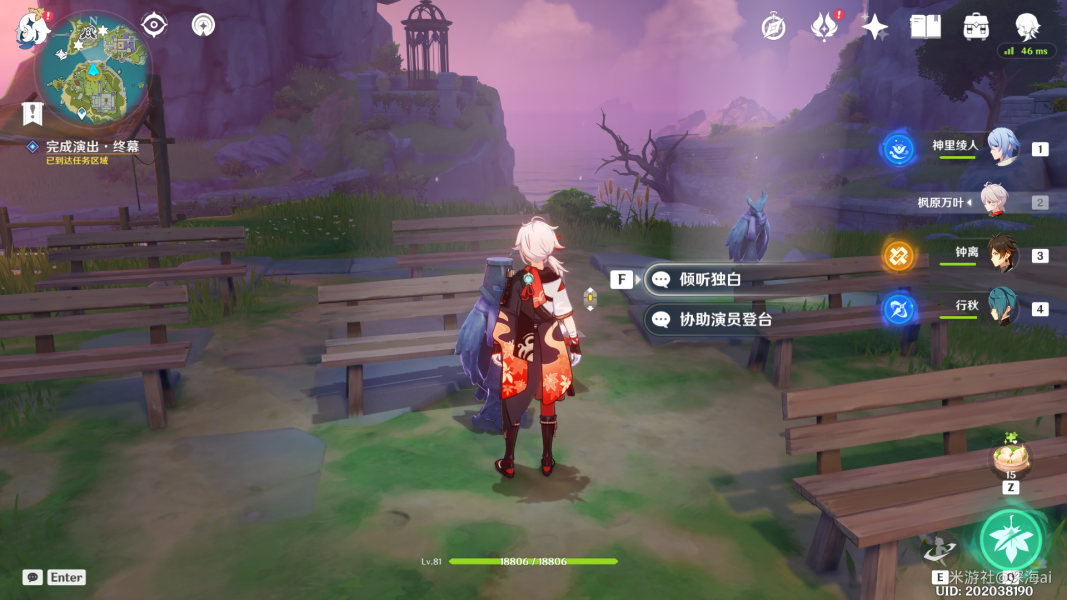Image resolution: width=1067 pixels, height=600 pixels.
Task: Open the events icon with red alert
Action: 823,27
